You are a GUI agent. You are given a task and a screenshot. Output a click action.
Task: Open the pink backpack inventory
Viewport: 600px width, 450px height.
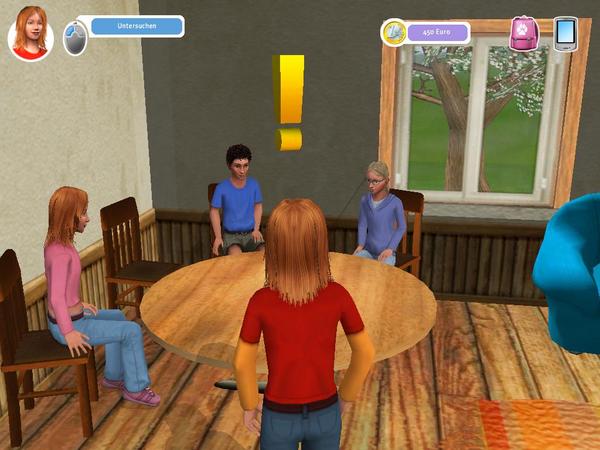click(523, 32)
